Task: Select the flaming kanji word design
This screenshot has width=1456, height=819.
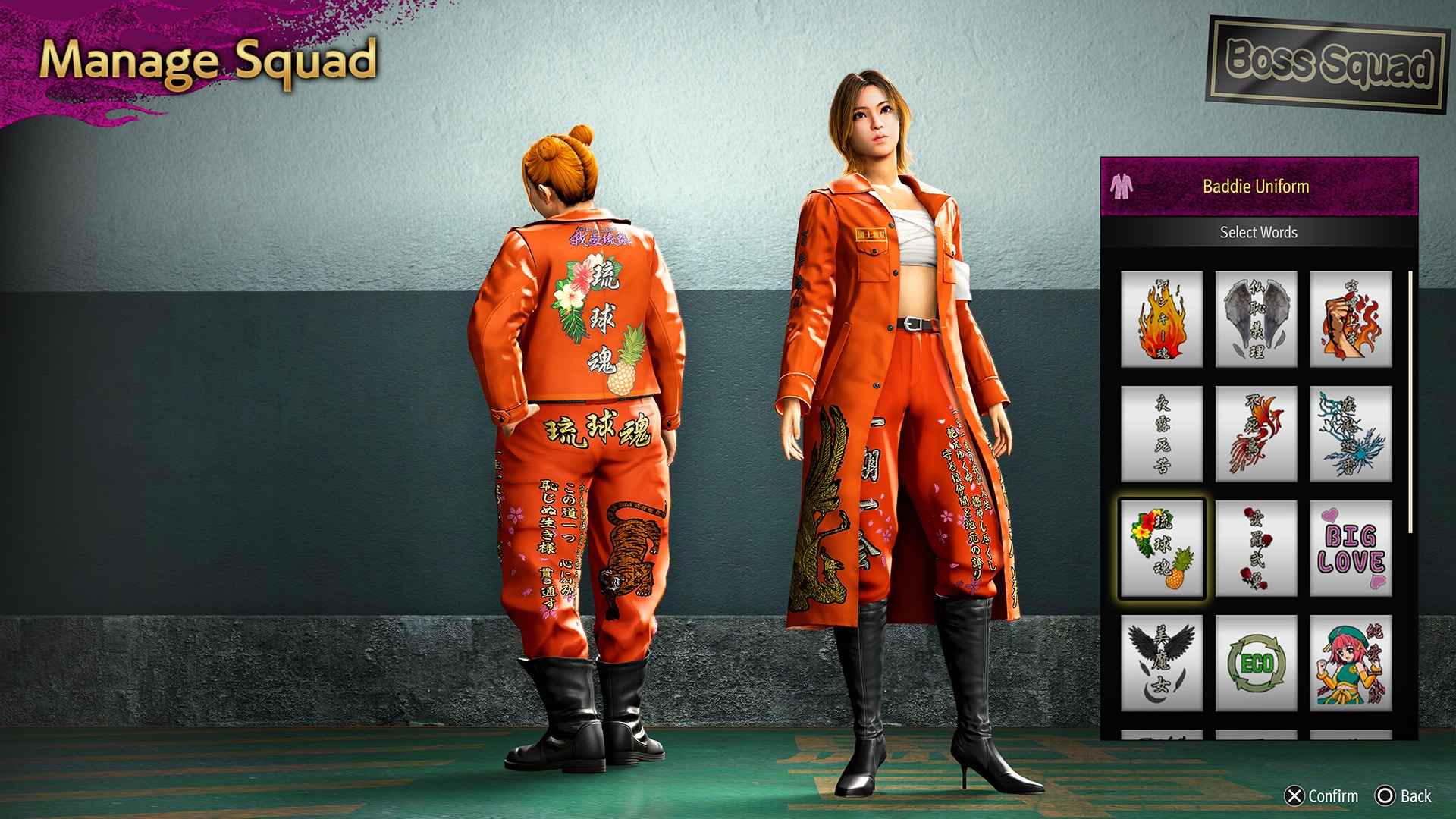Action: (x=1162, y=319)
